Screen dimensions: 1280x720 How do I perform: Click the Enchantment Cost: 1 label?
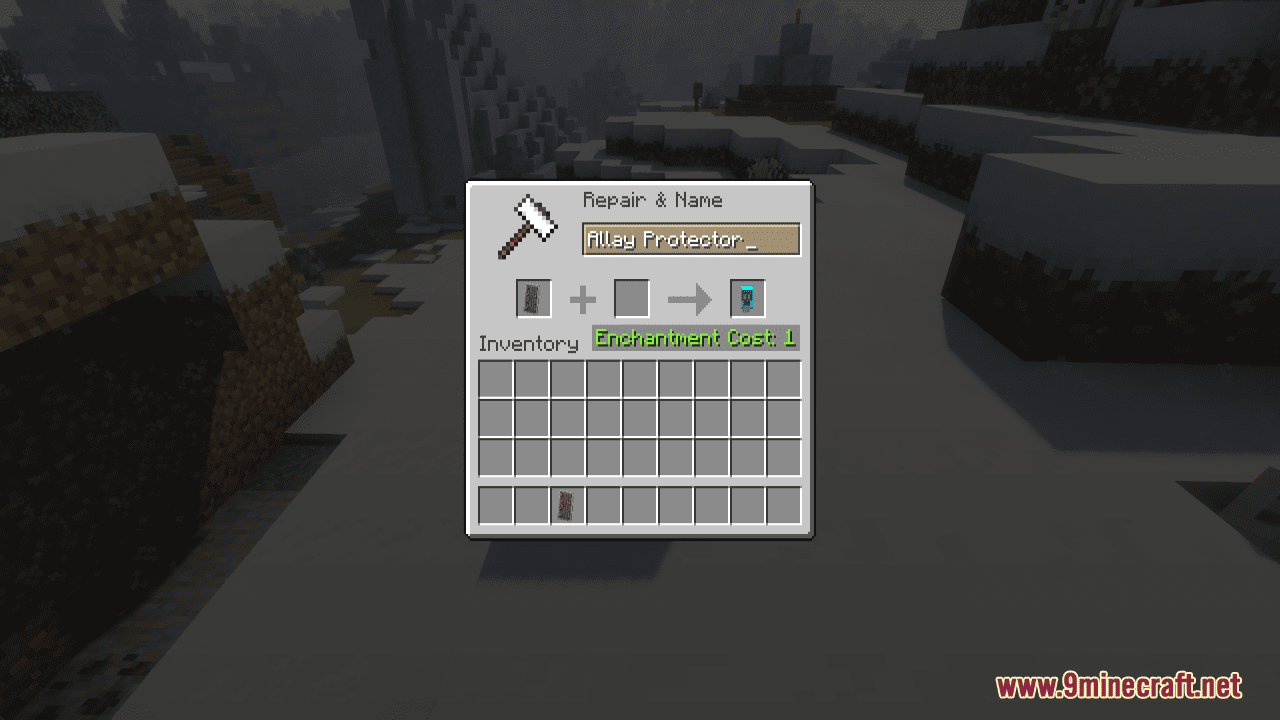point(694,338)
